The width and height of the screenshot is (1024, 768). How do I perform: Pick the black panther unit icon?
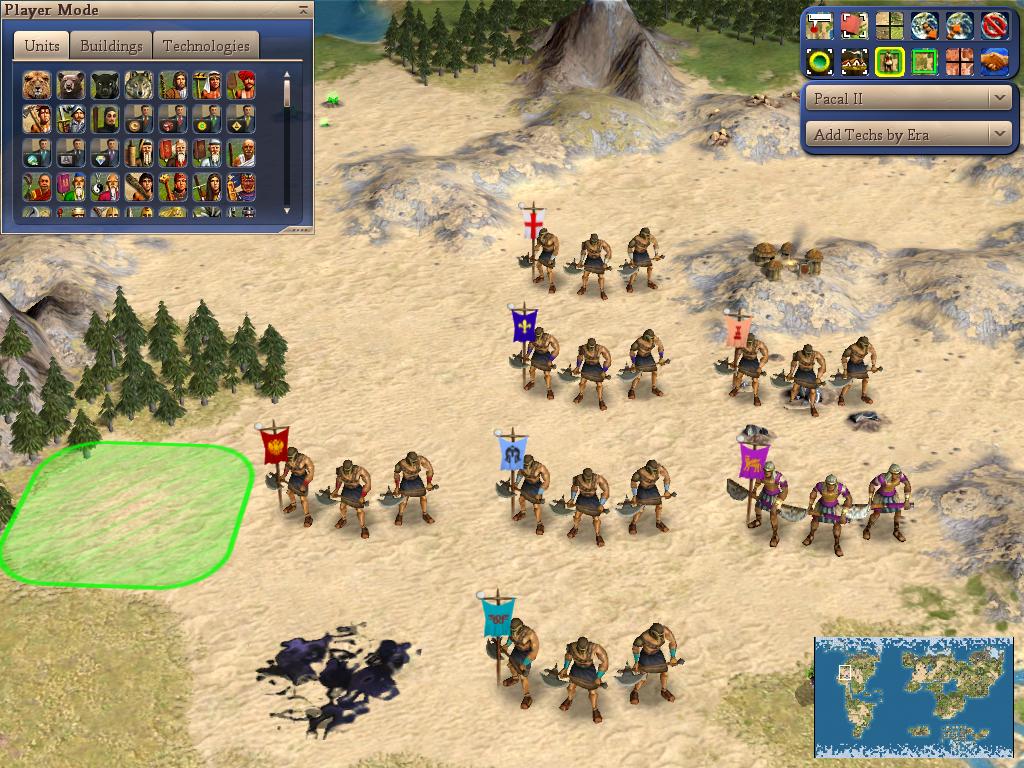pos(105,85)
